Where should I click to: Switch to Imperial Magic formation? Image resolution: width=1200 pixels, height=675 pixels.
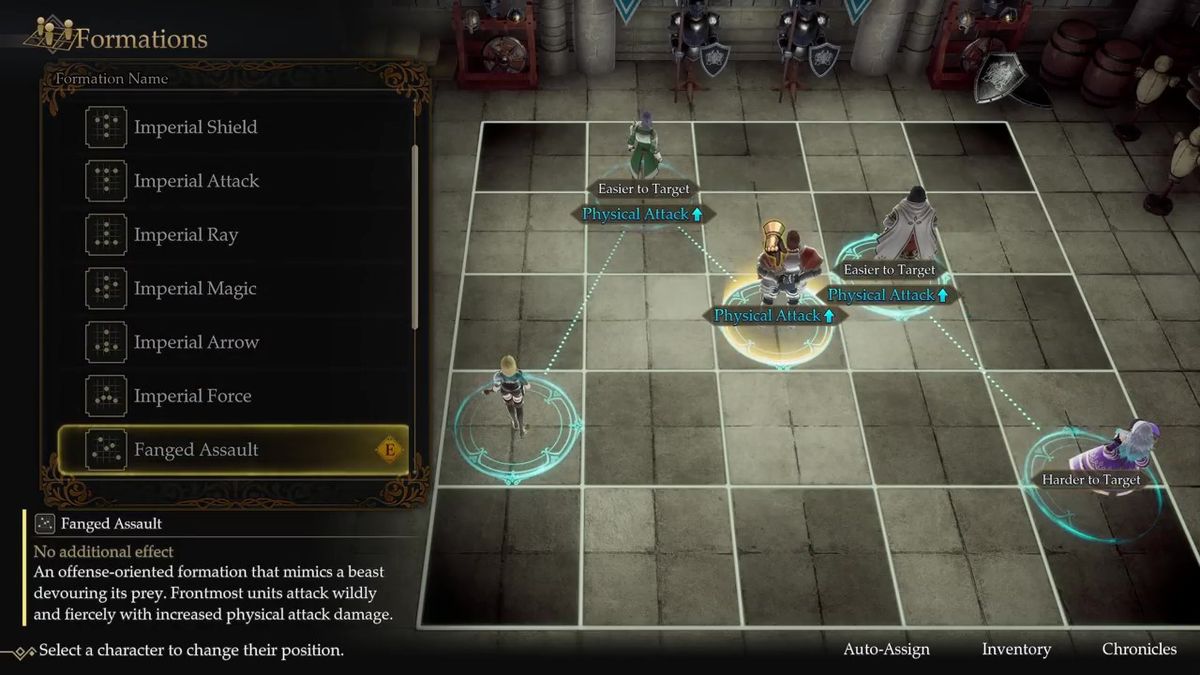[195, 289]
